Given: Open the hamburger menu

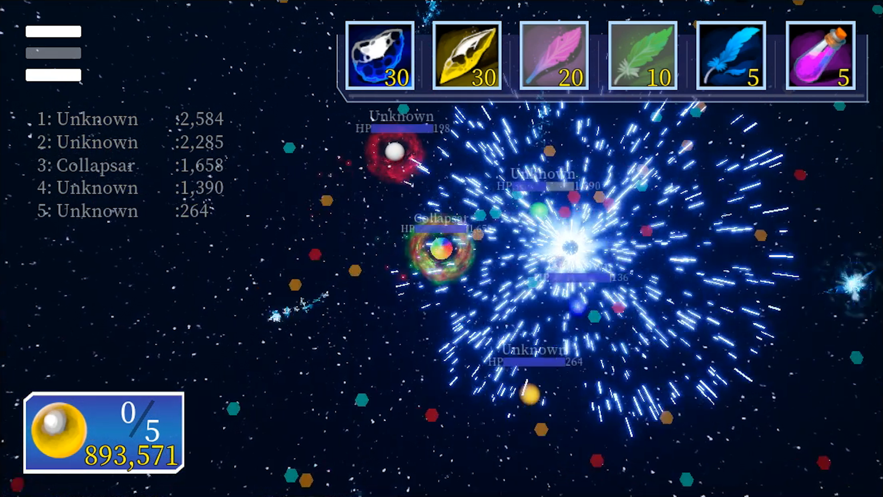Looking at the screenshot, I should coord(53,53).
